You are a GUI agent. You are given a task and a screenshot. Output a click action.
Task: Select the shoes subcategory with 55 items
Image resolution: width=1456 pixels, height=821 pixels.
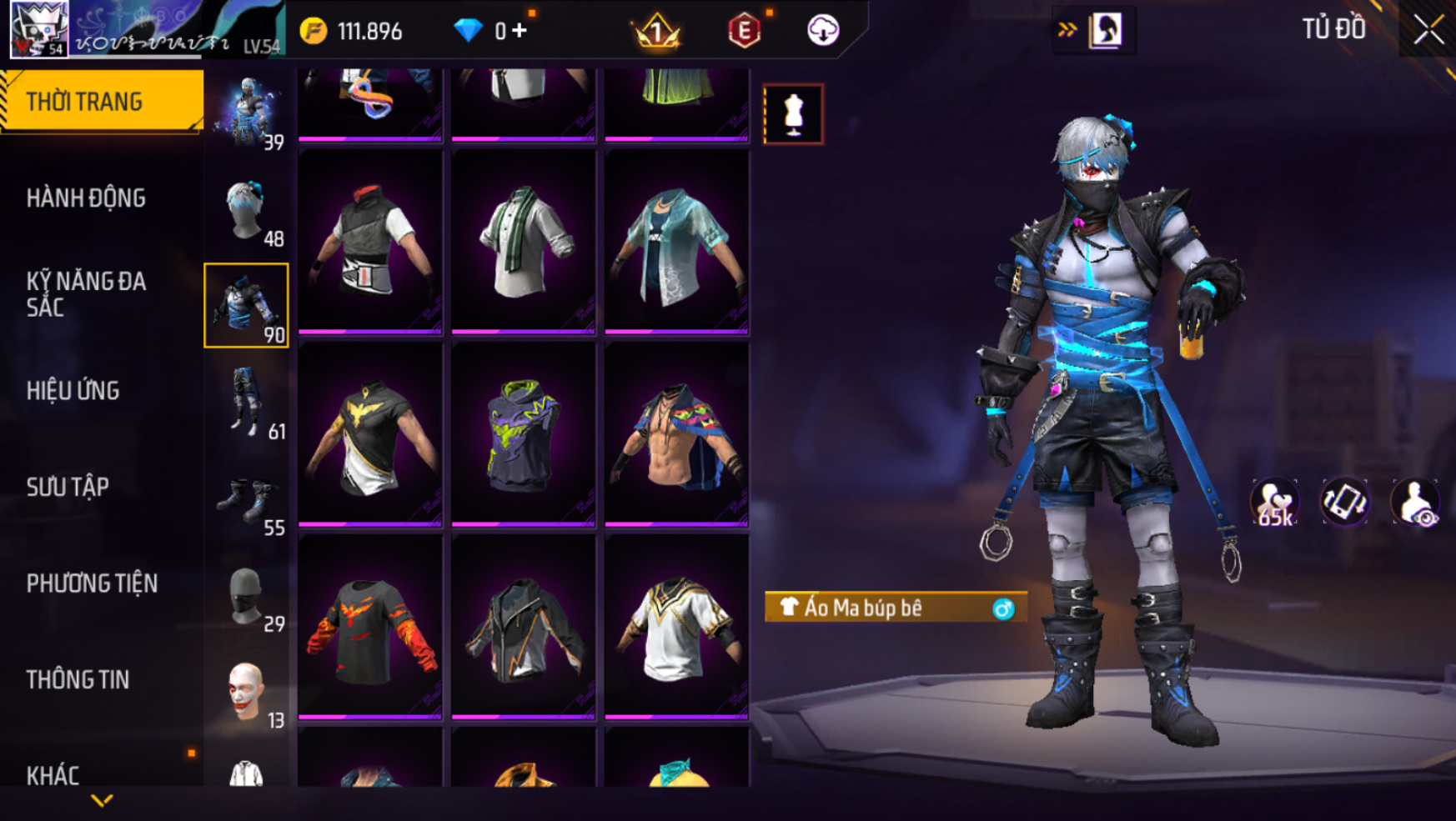[247, 500]
